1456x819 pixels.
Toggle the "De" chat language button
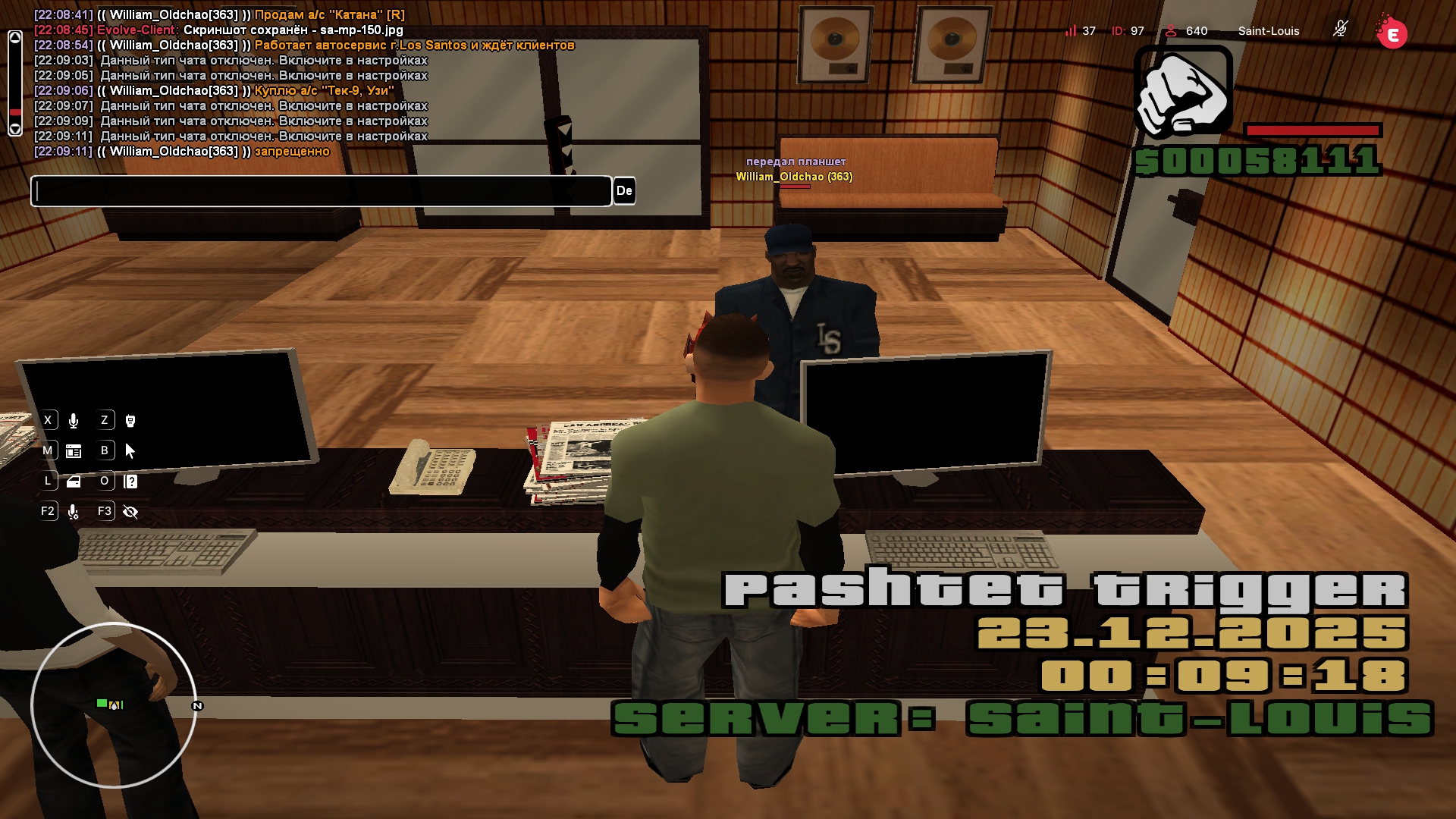[x=624, y=191]
